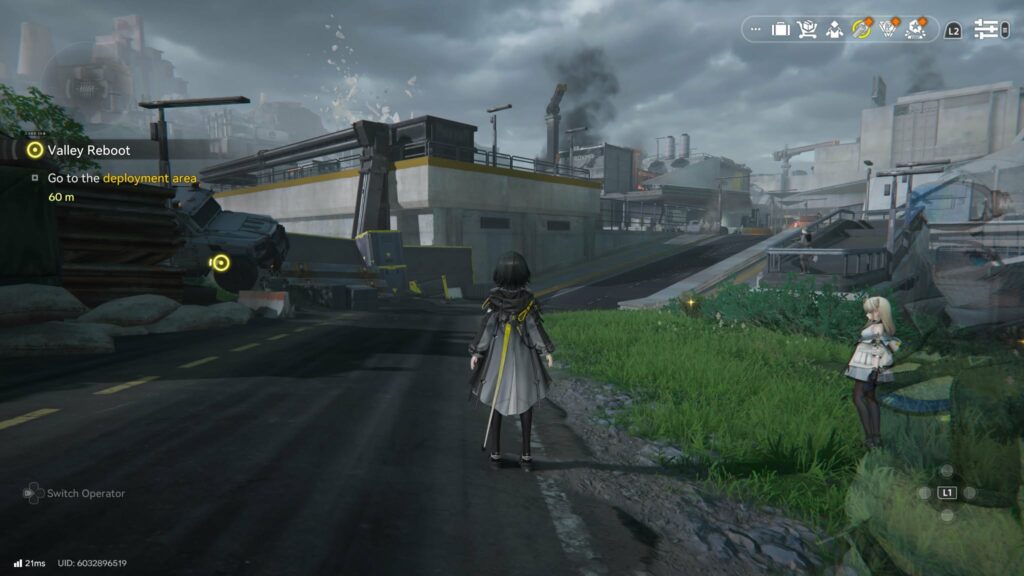Screen dimensions: 1024x576
Task: Open the sliders settings icon
Action: coord(987,30)
